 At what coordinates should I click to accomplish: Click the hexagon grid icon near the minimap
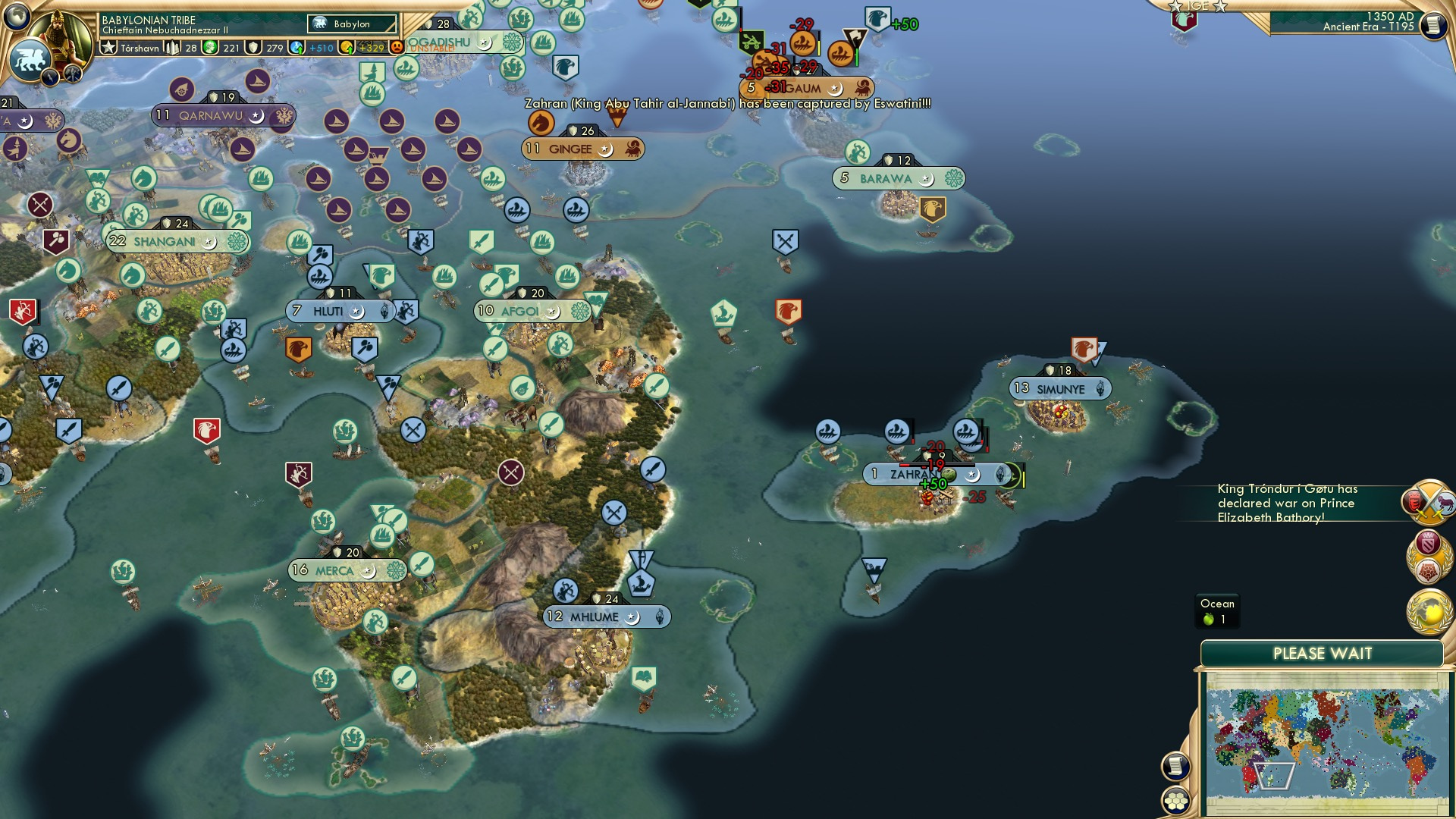[1175, 799]
